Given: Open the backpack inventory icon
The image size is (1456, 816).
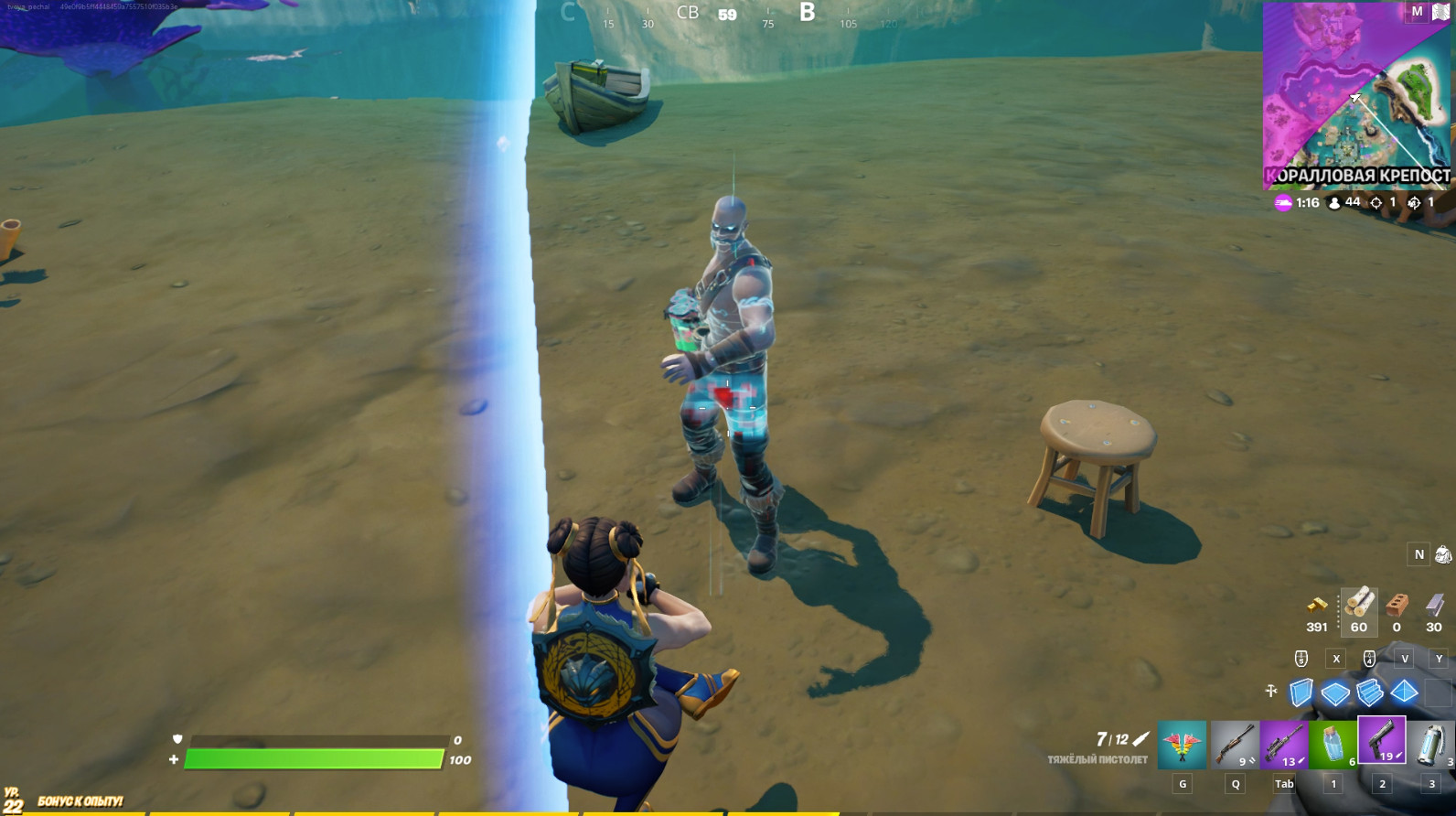Looking at the screenshot, I should pos(1442,554).
